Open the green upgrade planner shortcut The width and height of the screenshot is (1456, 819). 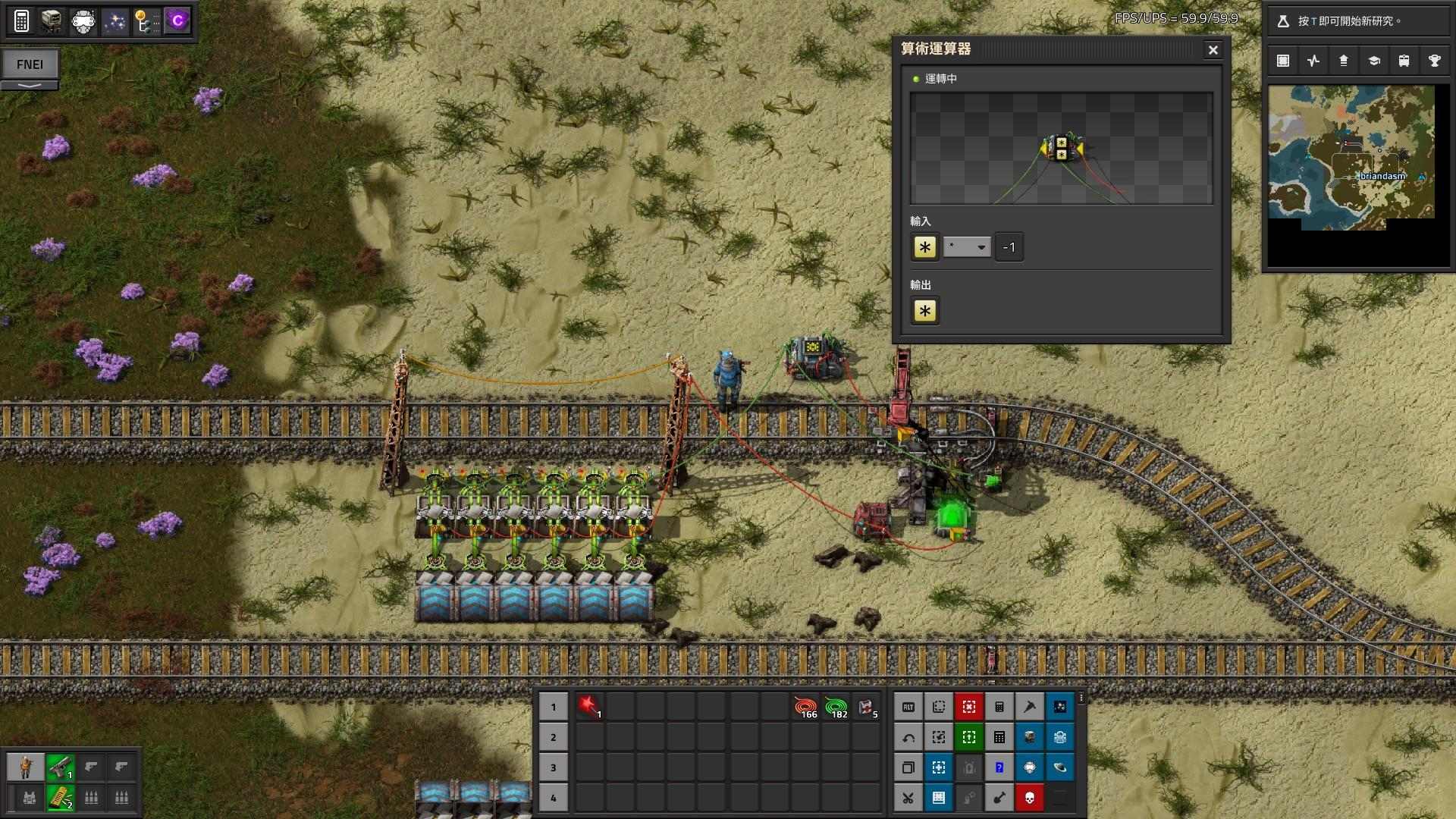click(968, 736)
